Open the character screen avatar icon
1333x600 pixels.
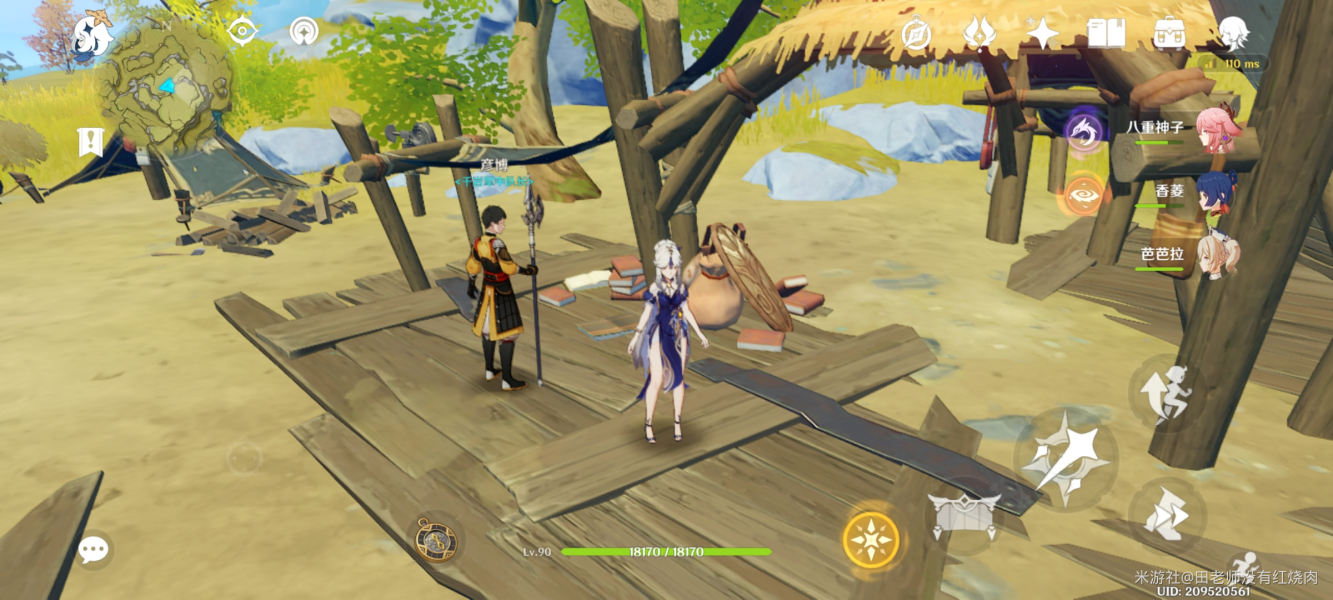point(1233,33)
